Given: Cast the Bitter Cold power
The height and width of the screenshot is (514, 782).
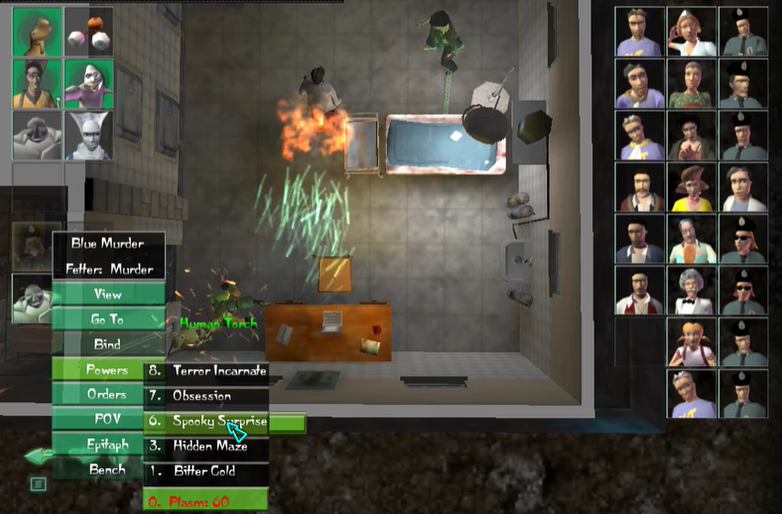Looking at the screenshot, I should click(207, 471).
